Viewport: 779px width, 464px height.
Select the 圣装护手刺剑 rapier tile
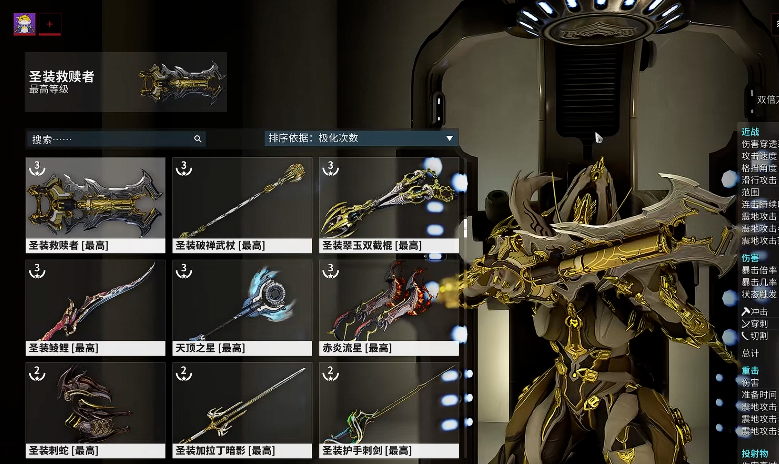[390, 409]
